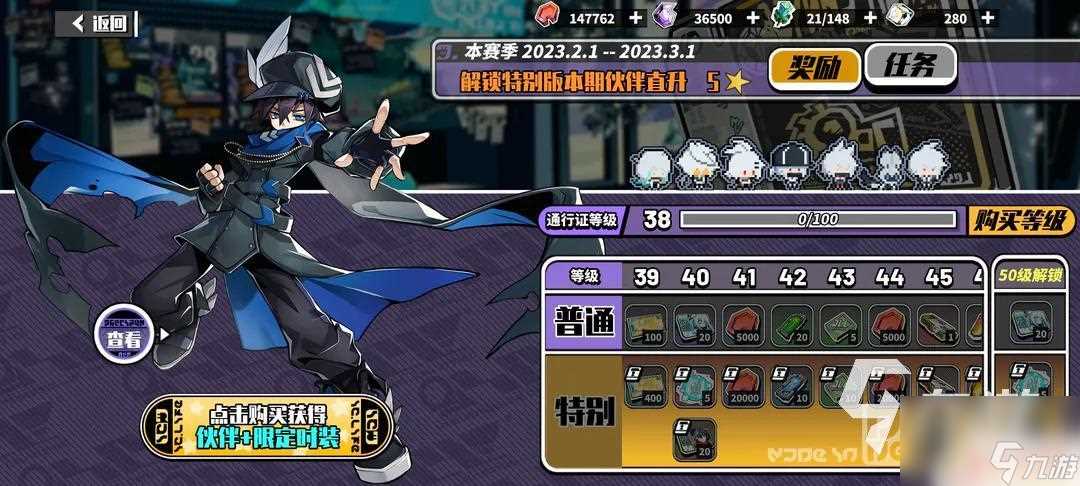Switch to the 任务 missions tab

[x=908, y=66]
